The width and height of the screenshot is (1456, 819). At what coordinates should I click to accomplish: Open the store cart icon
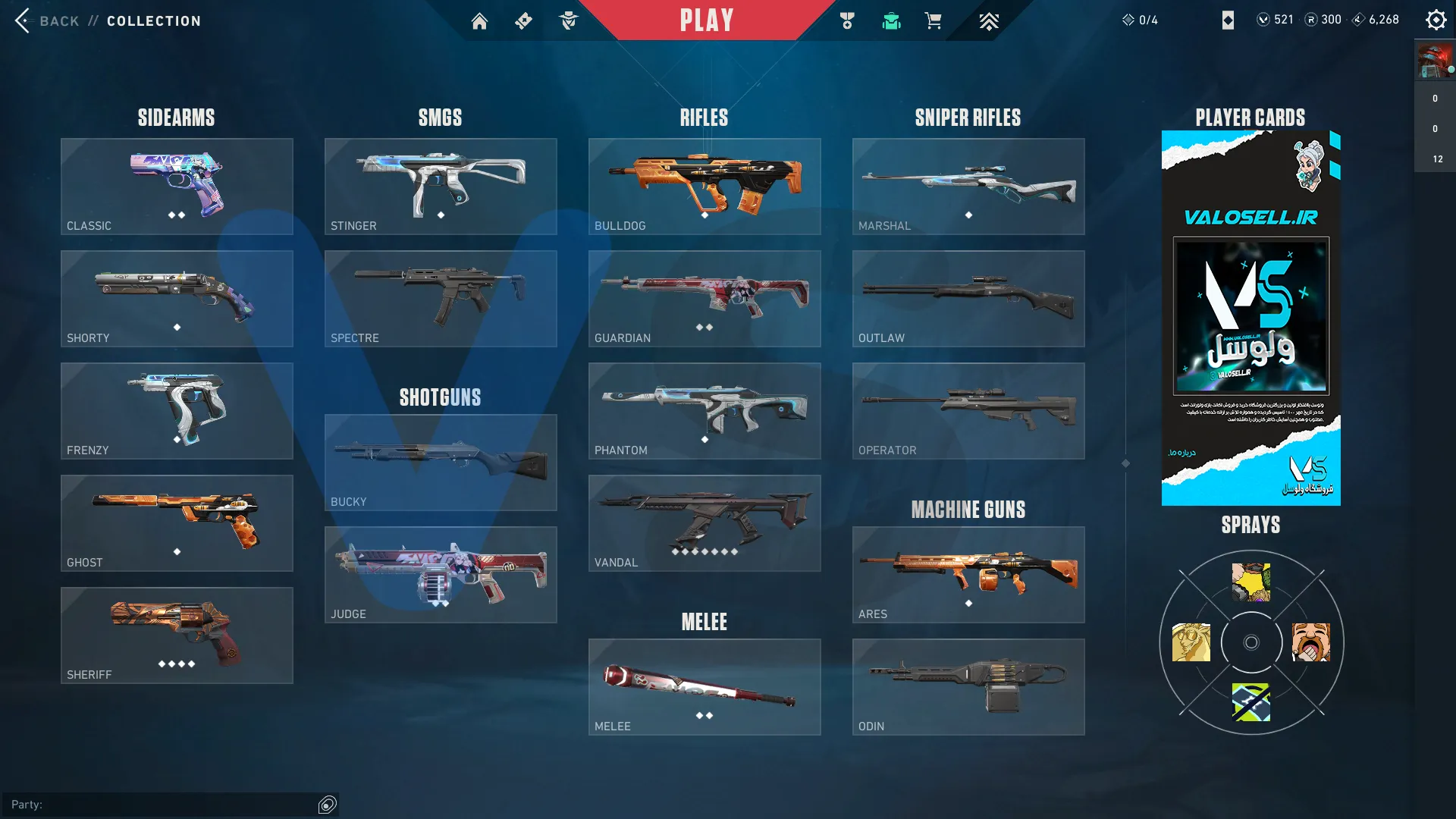coord(933,21)
